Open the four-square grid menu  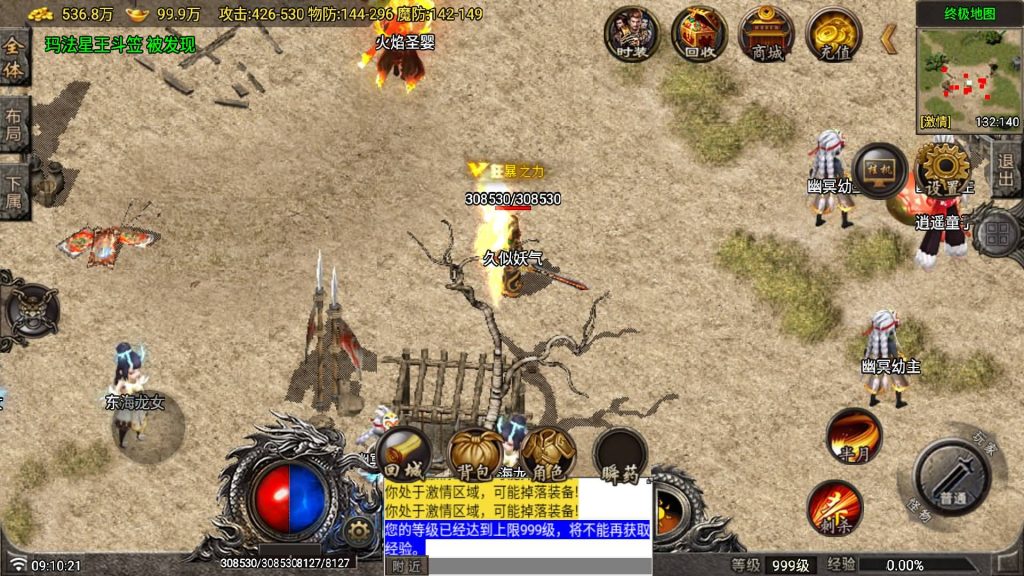click(997, 234)
